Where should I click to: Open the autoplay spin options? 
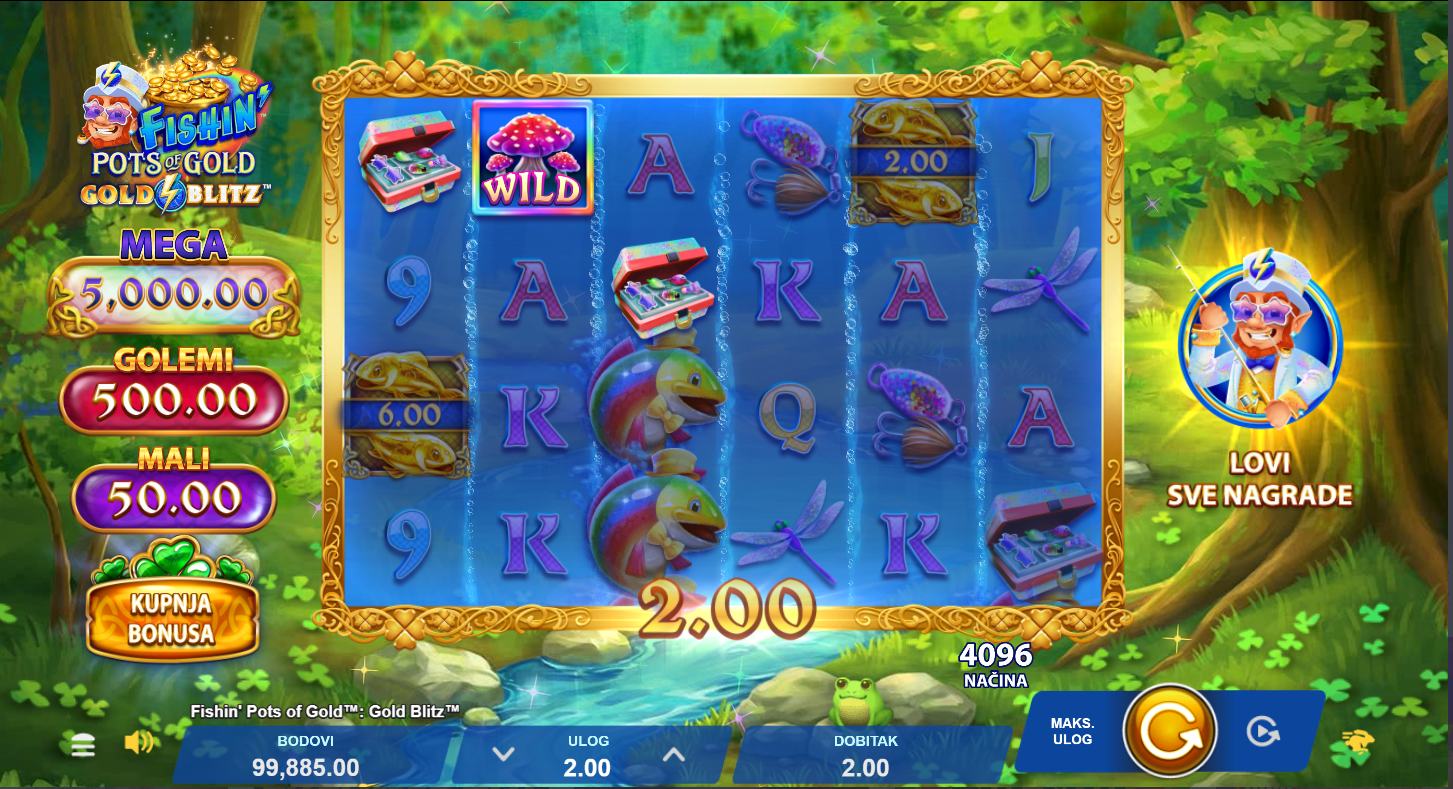[x=1263, y=731]
